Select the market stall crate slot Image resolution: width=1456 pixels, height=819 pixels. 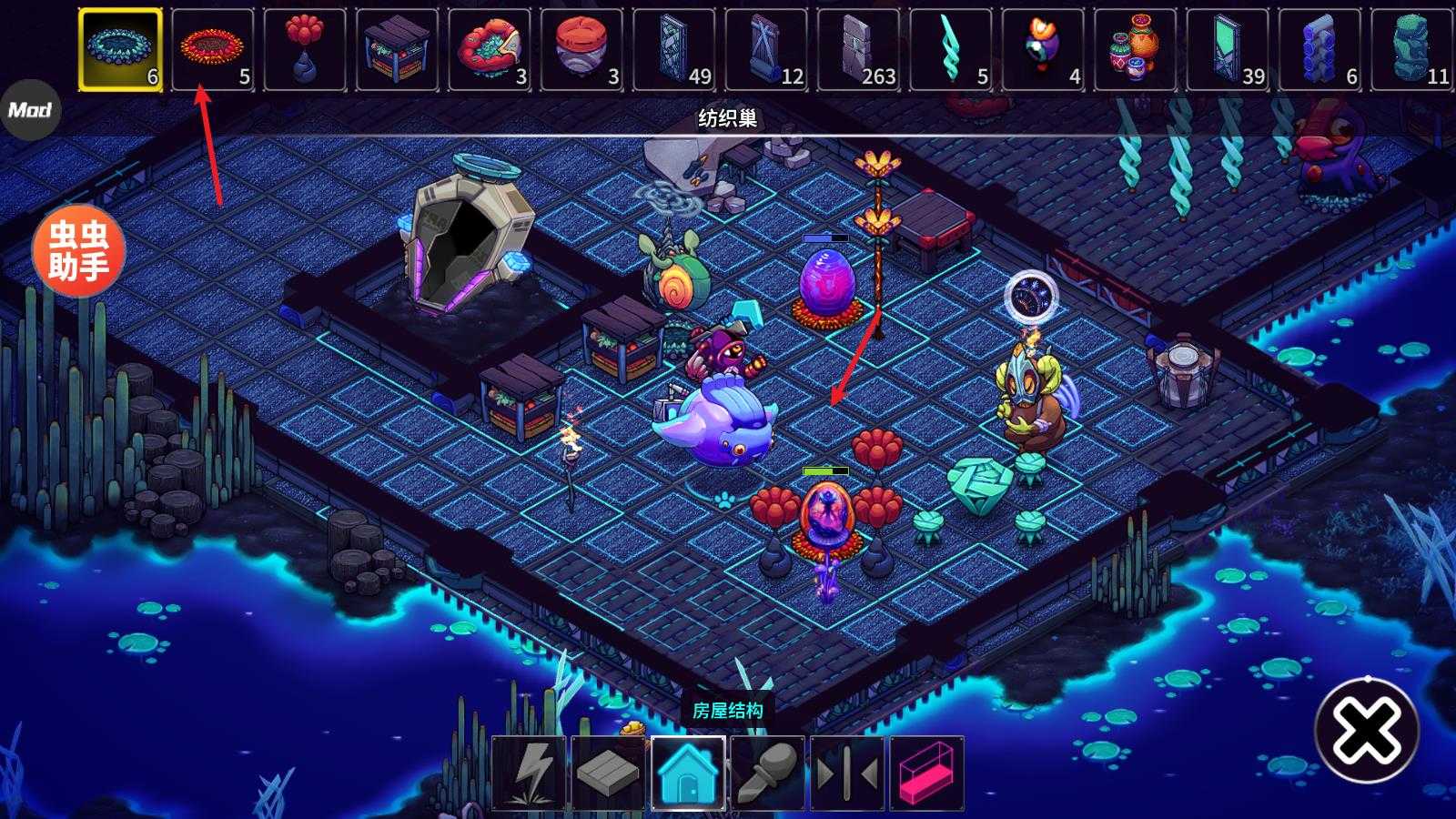click(x=397, y=49)
